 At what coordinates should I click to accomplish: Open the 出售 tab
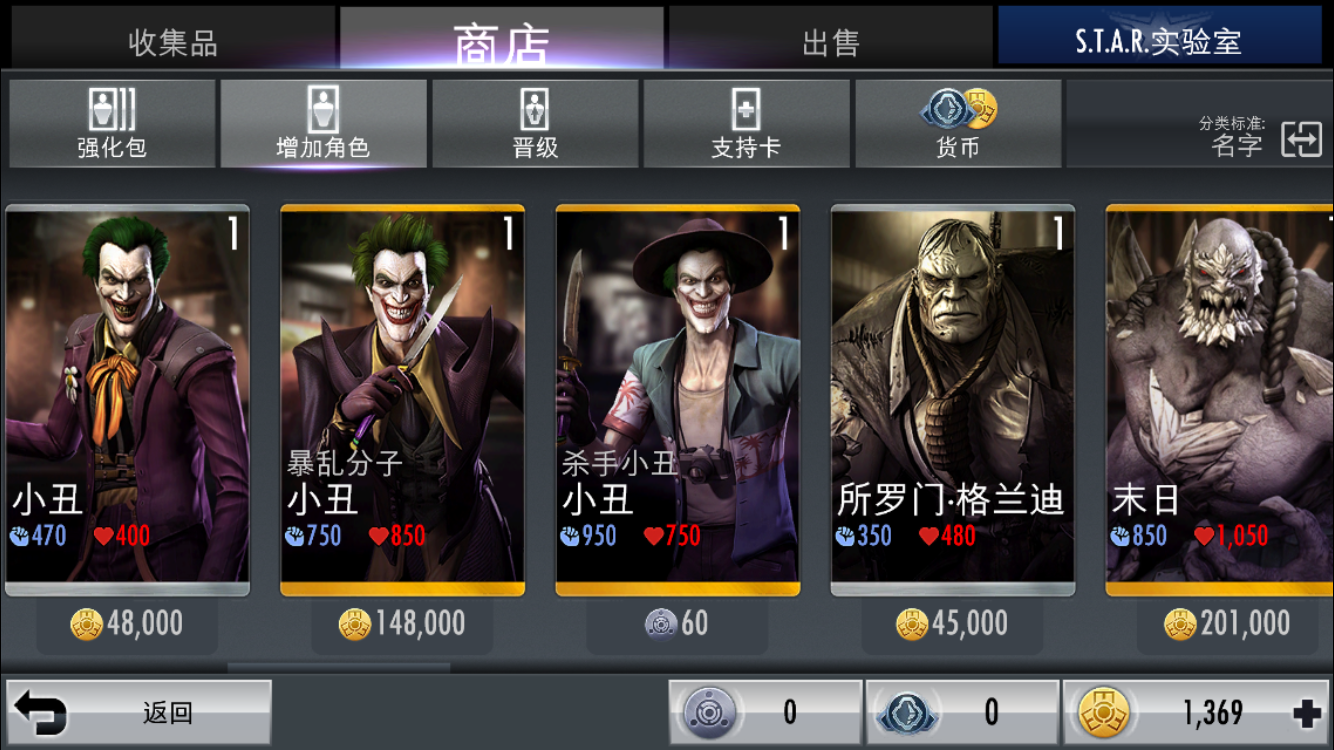(x=830, y=42)
